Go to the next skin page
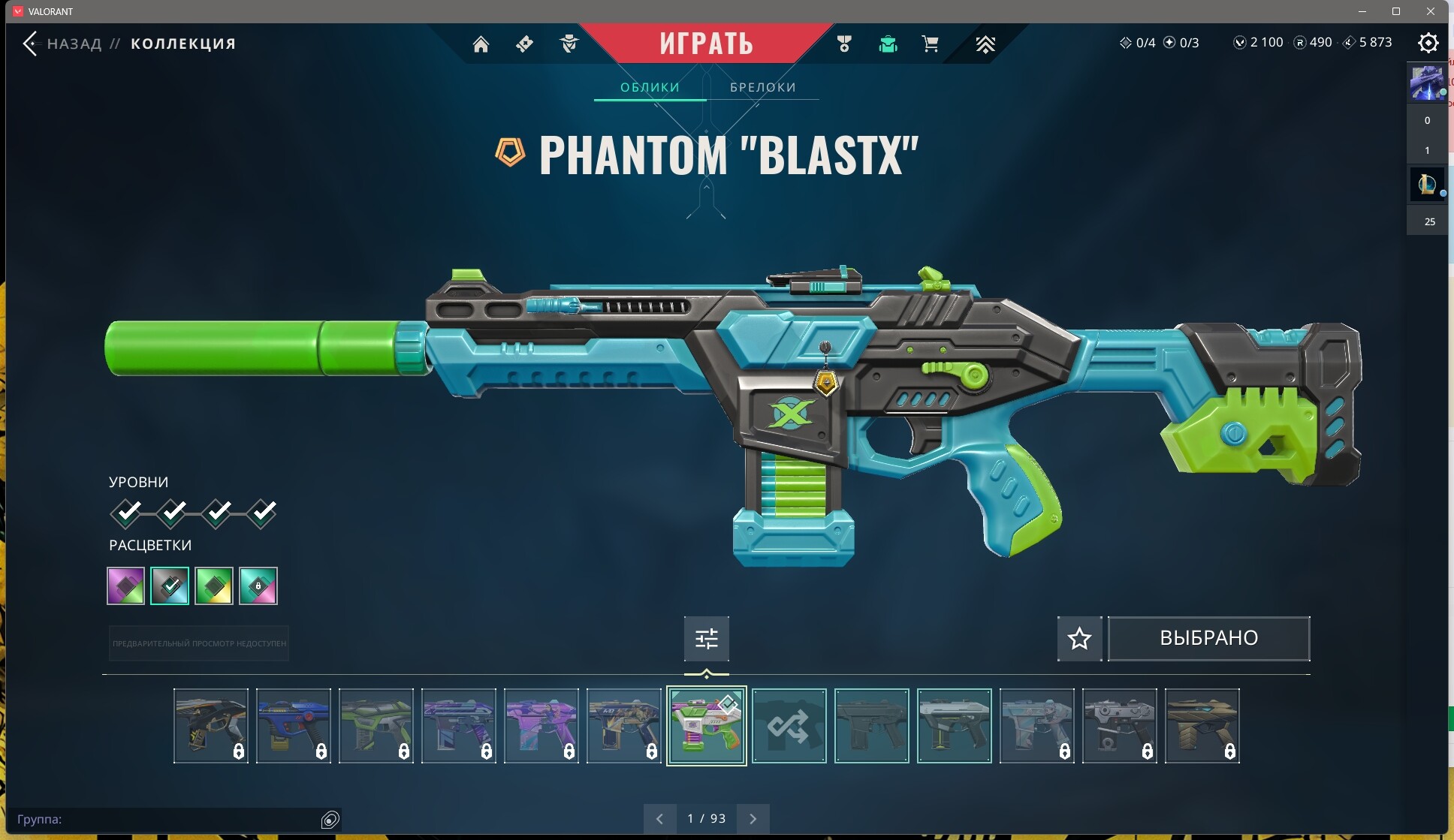Viewport: 1454px width, 840px height. click(x=753, y=819)
